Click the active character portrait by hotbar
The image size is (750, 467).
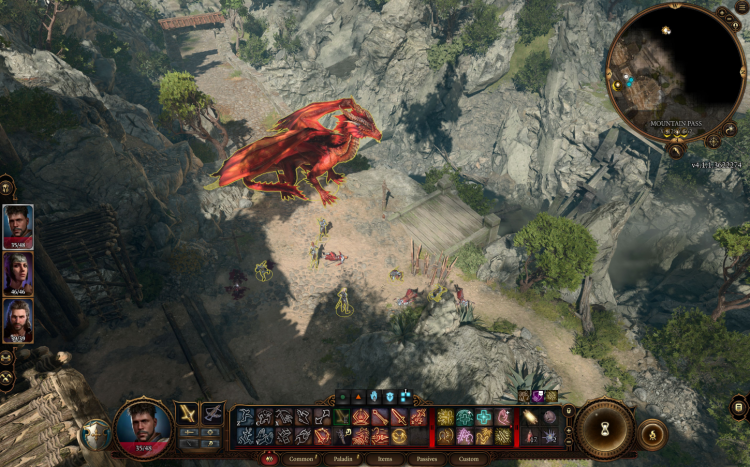142,427
